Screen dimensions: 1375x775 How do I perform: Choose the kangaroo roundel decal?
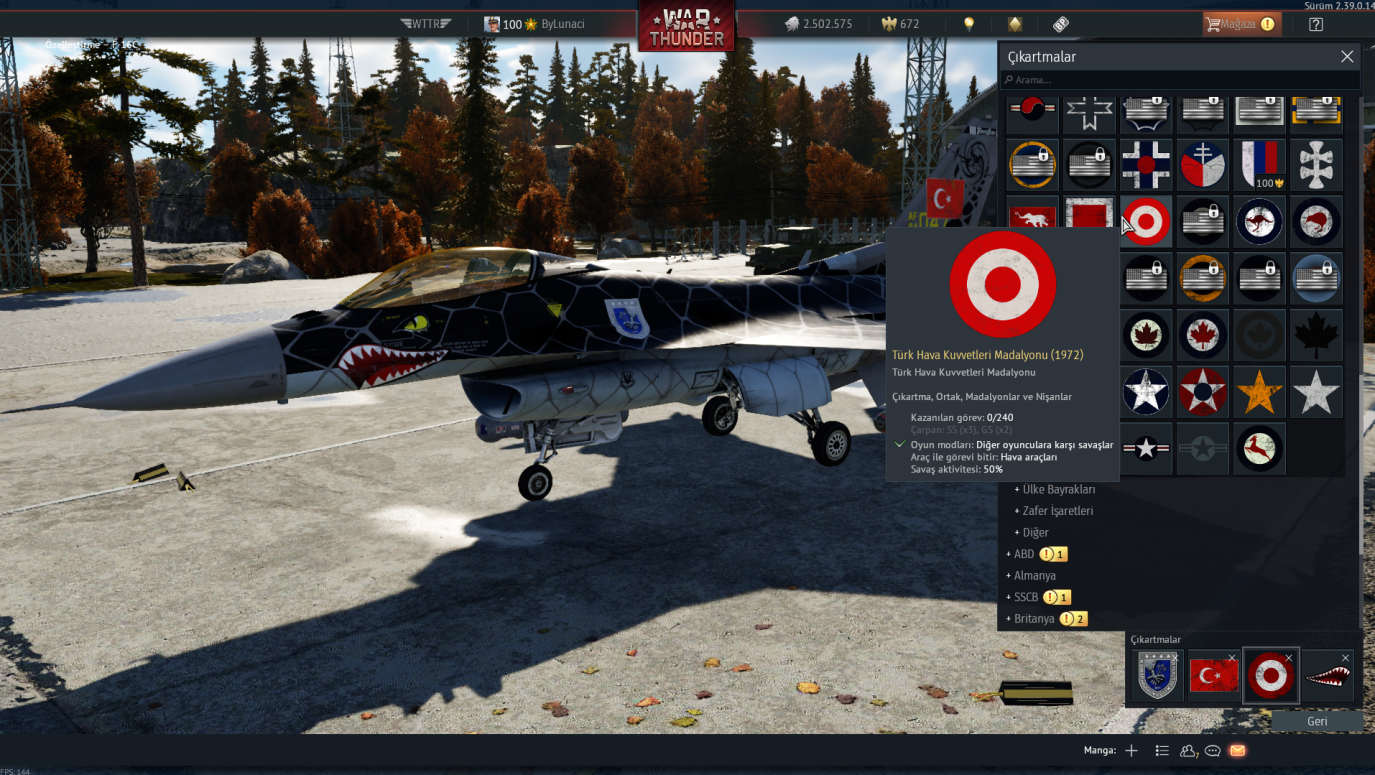(1259, 220)
